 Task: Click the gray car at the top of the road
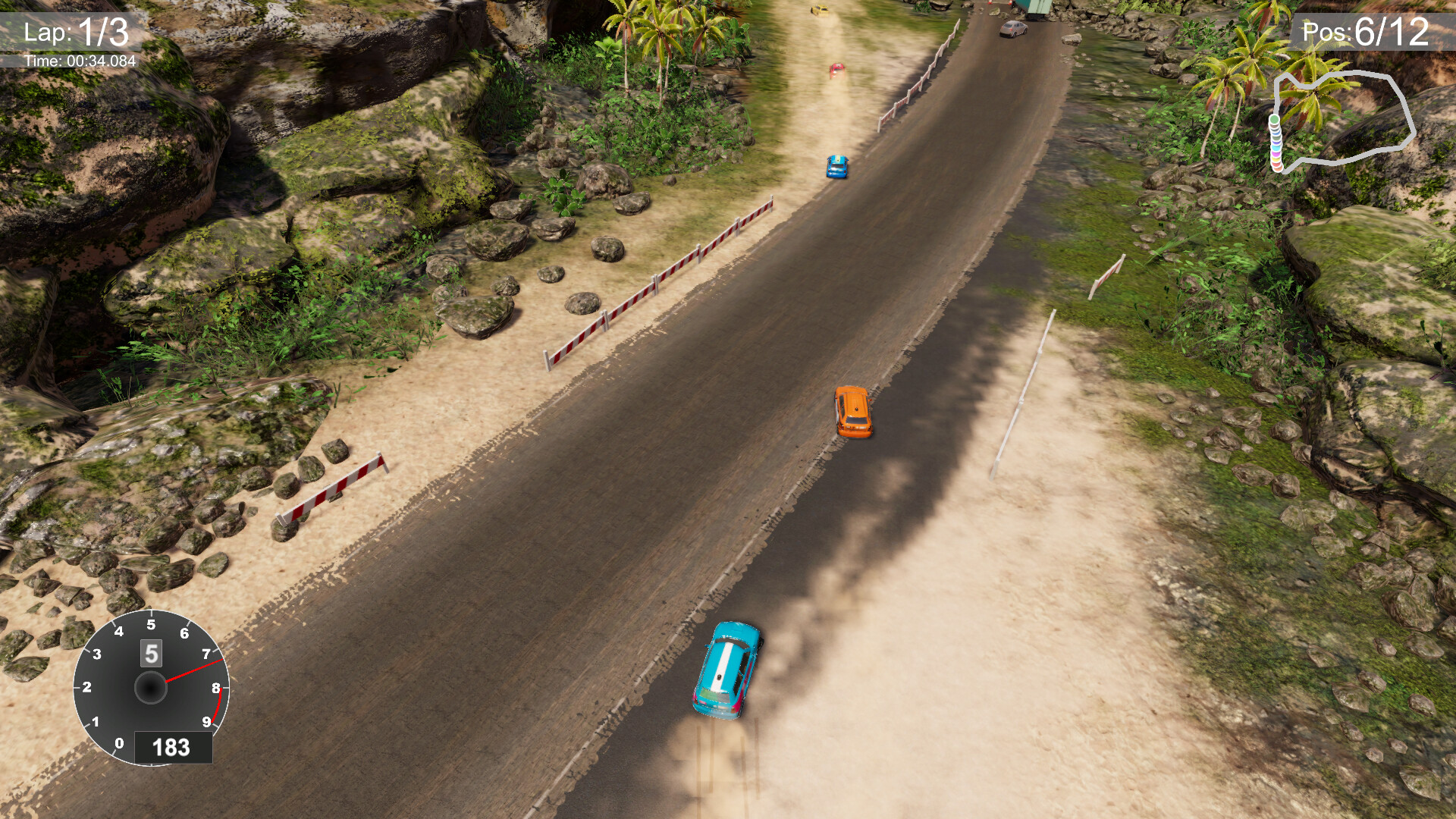point(1012,29)
